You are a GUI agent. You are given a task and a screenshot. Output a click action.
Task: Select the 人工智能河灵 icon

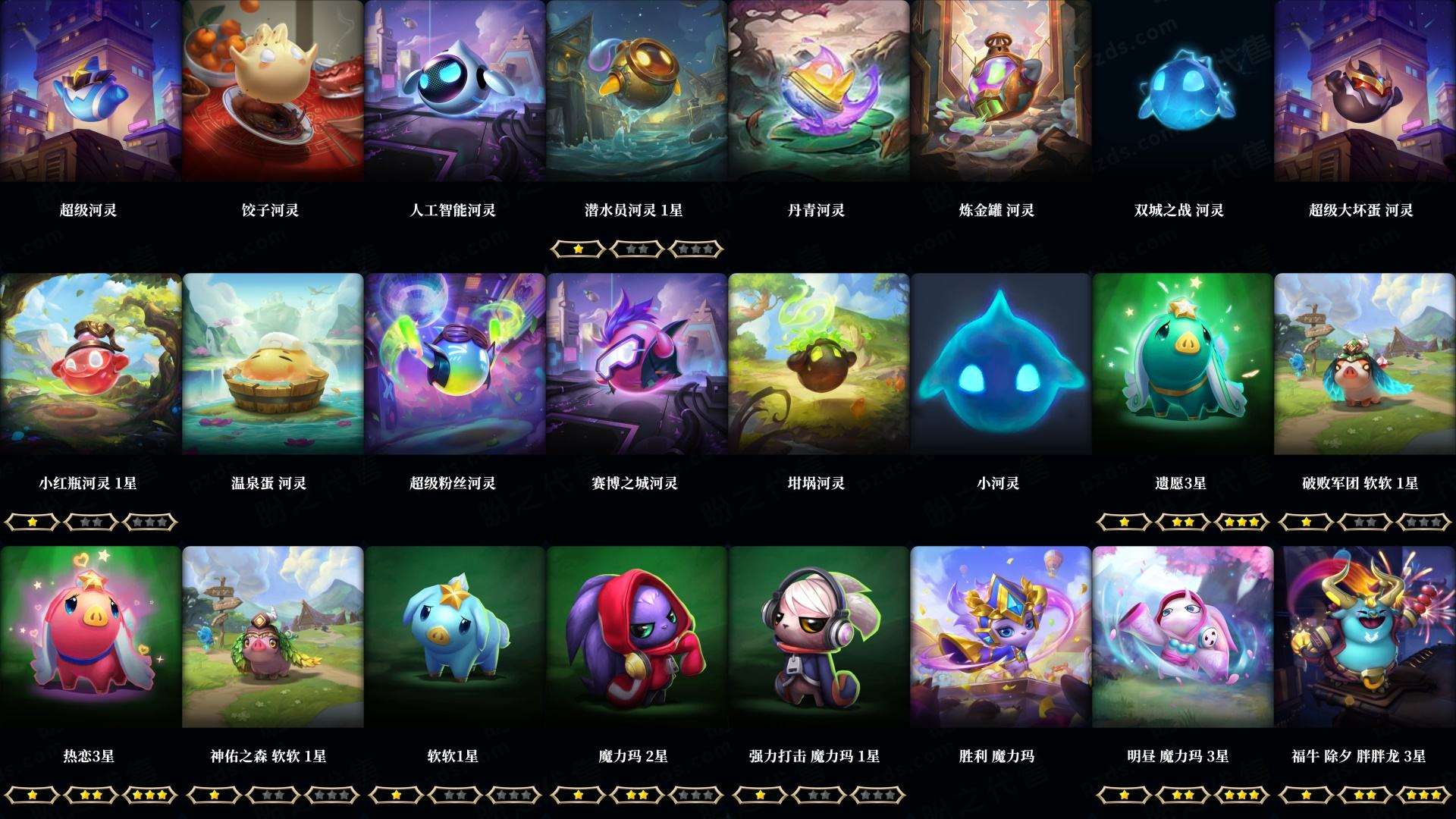point(453,91)
